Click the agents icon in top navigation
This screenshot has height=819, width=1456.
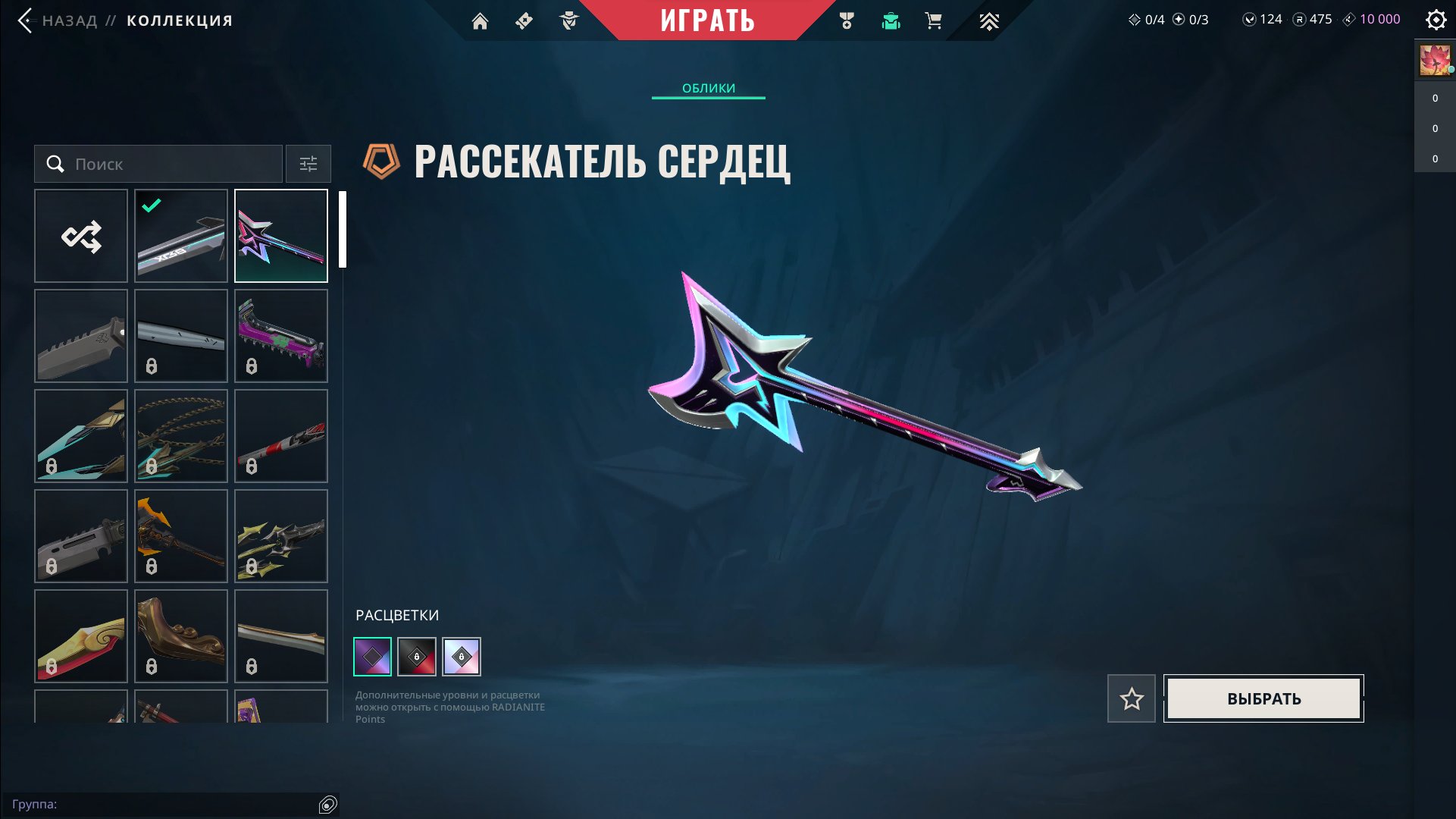570,20
